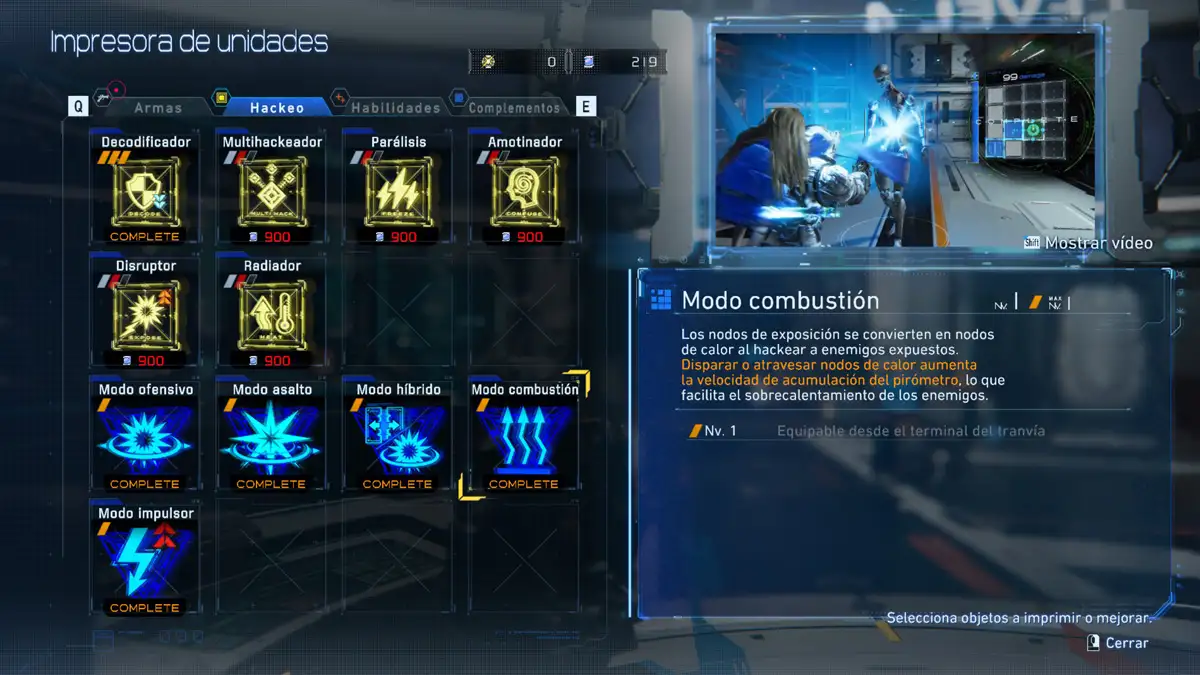Image resolution: width=1200 pixels, height=675 pixels.
Task: Choose the Modo asalto unit
Action: (271, 437)
